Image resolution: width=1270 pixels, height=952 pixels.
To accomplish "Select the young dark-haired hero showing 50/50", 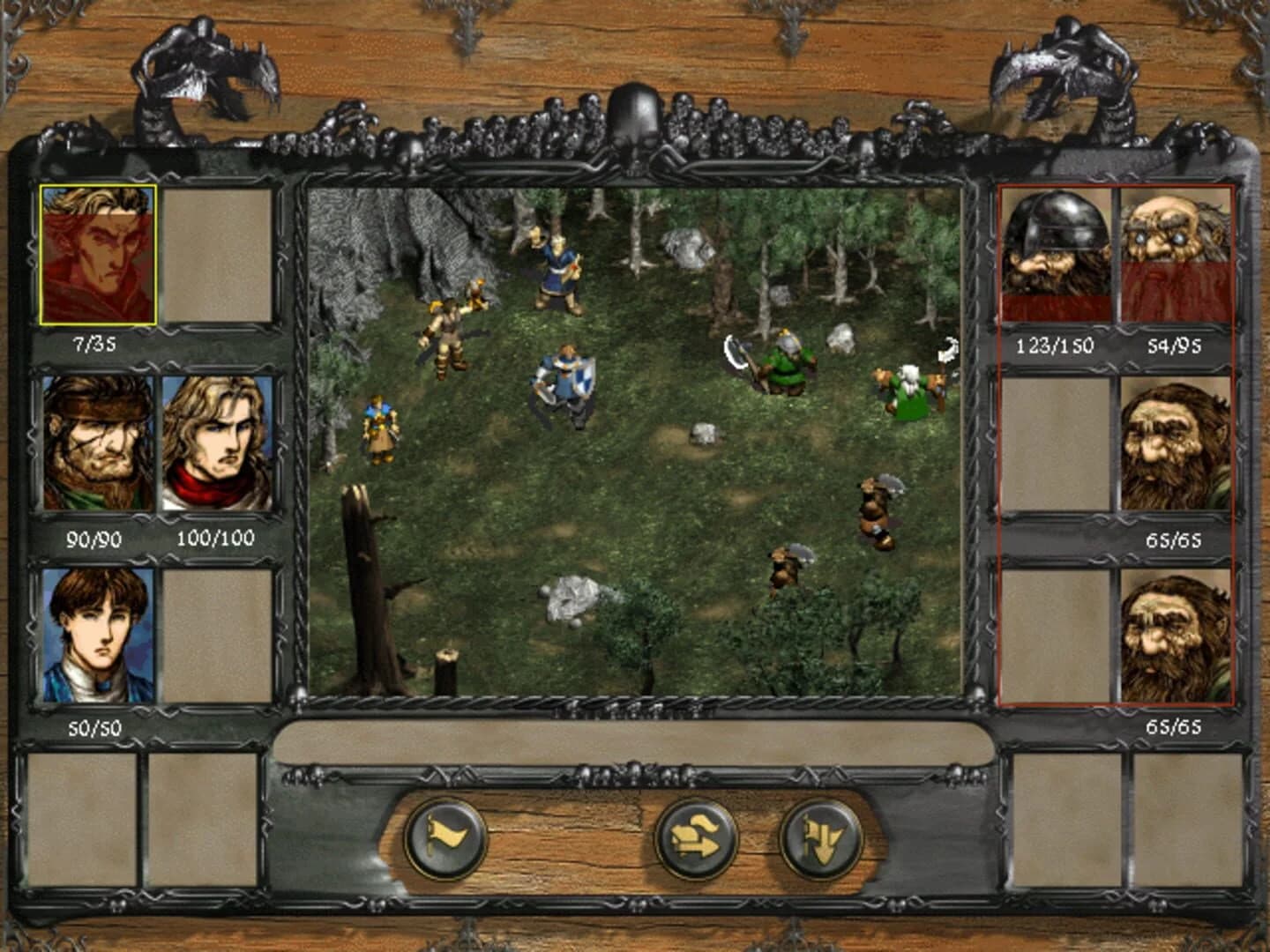I will [100, 635].
